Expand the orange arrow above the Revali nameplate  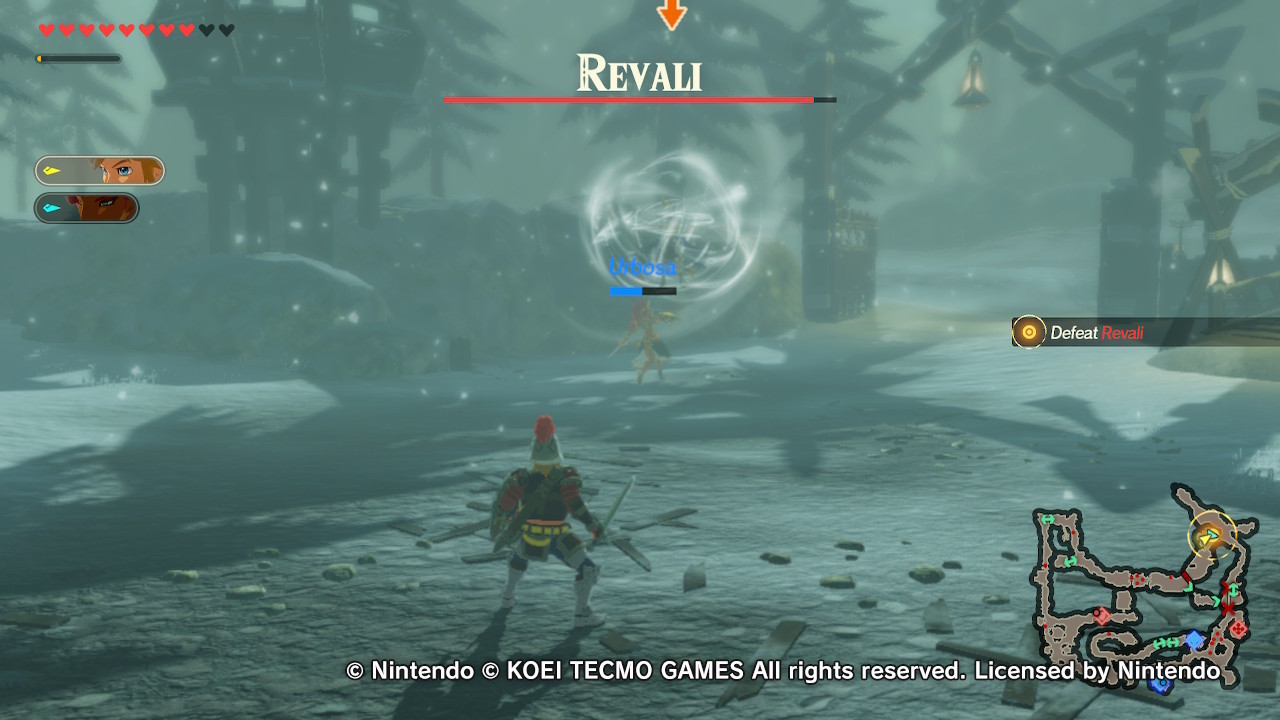click(x=669, y=14)
